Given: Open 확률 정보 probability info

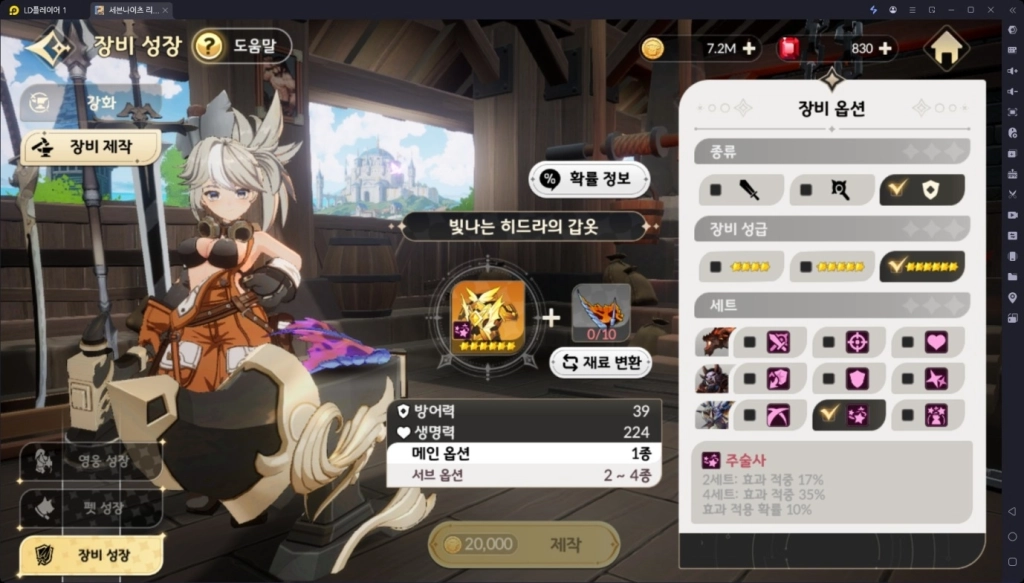Looking at the screenshot, I should pos(590,179).
